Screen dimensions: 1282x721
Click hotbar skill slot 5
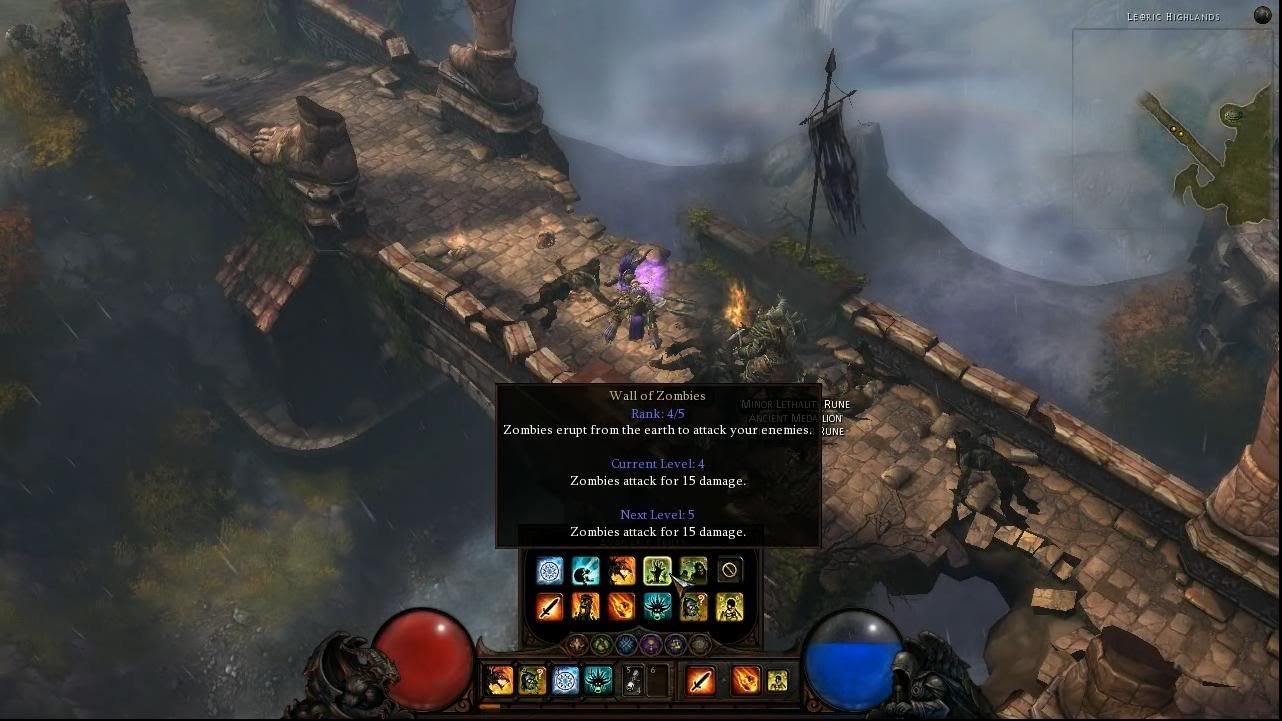631,679
